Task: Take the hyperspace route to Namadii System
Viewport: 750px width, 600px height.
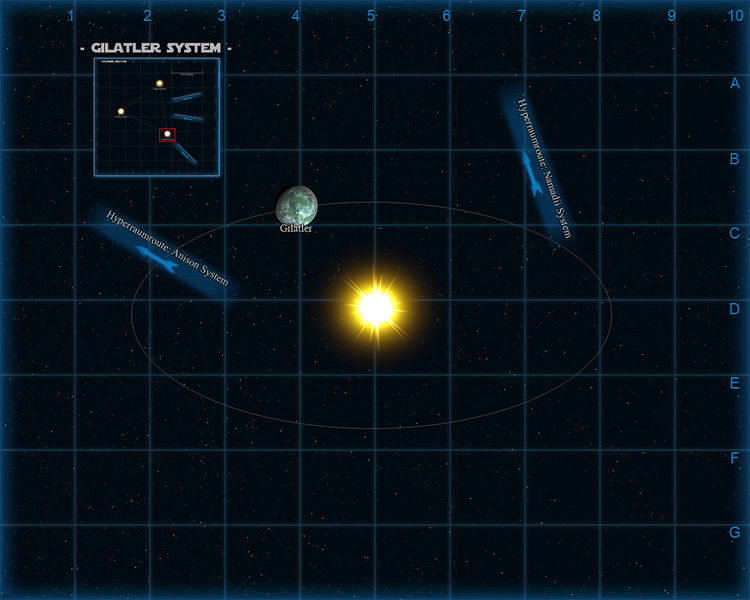Action: (x=539, y=167)
